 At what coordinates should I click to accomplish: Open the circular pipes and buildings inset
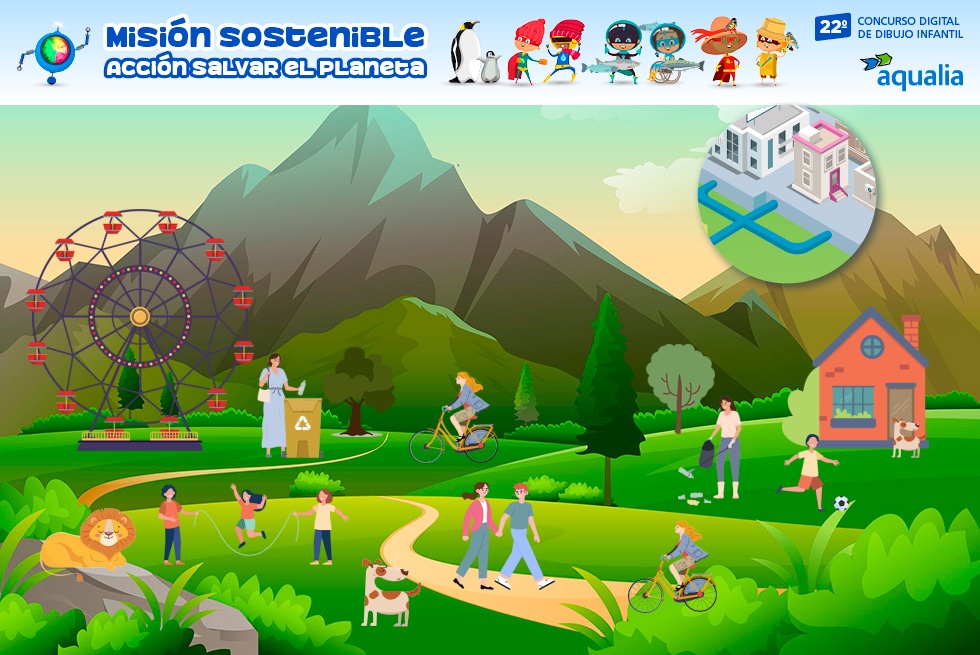[786, 192]
